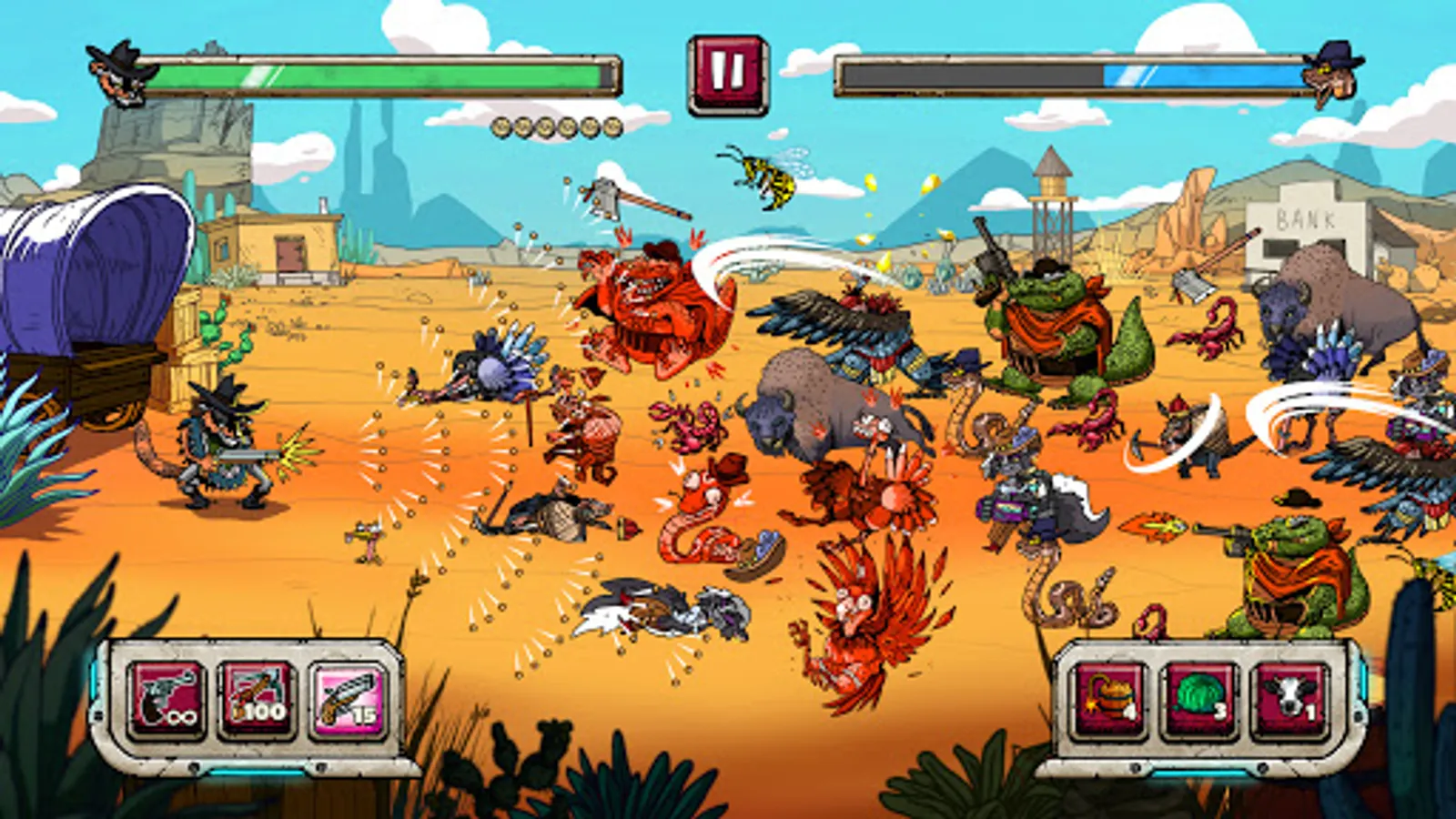Use the powder keg bomb item
This screenshot has height=819, width=1456.
(x=1108, y=699)
